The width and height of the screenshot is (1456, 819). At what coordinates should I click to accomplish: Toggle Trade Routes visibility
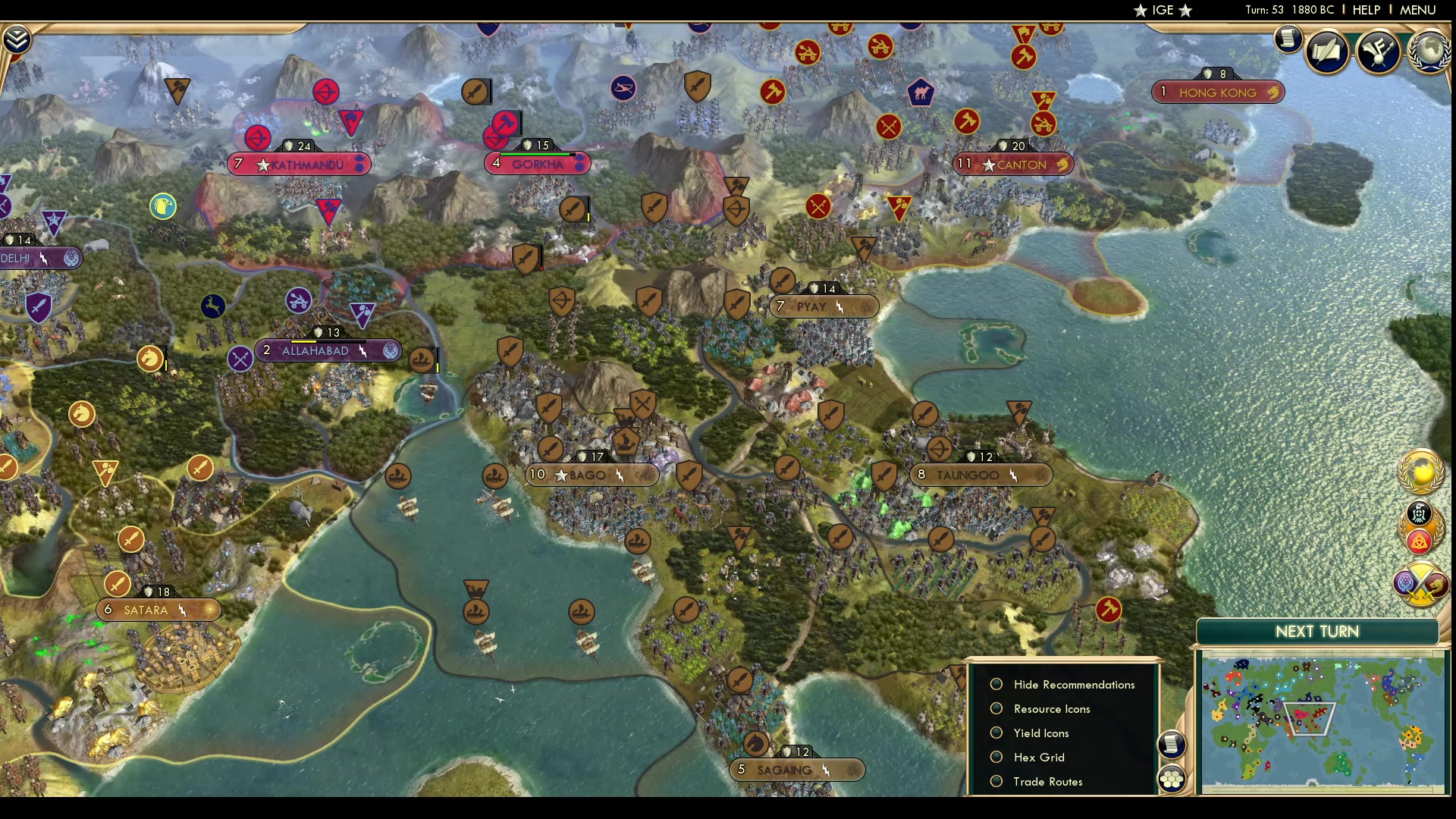click(x=997, y=781)
